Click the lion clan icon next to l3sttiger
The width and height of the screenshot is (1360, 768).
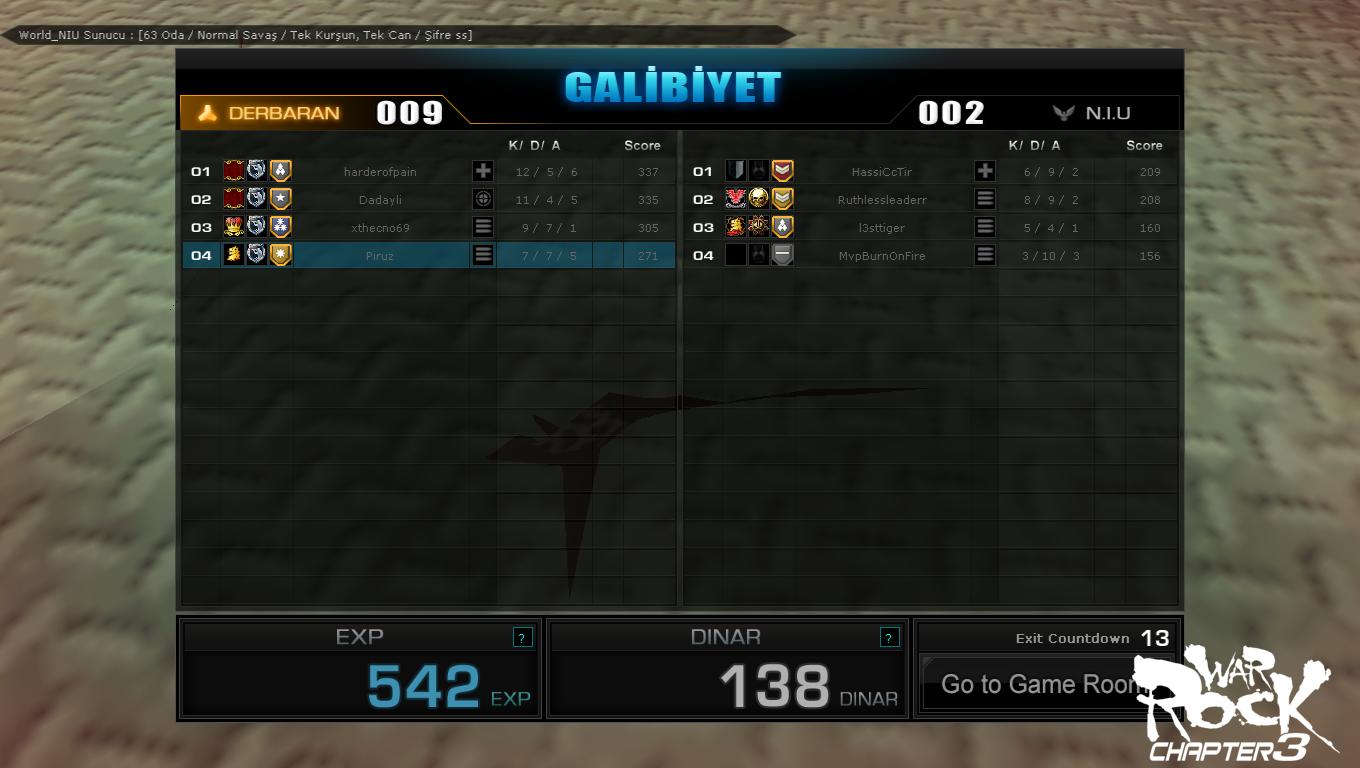734,226
